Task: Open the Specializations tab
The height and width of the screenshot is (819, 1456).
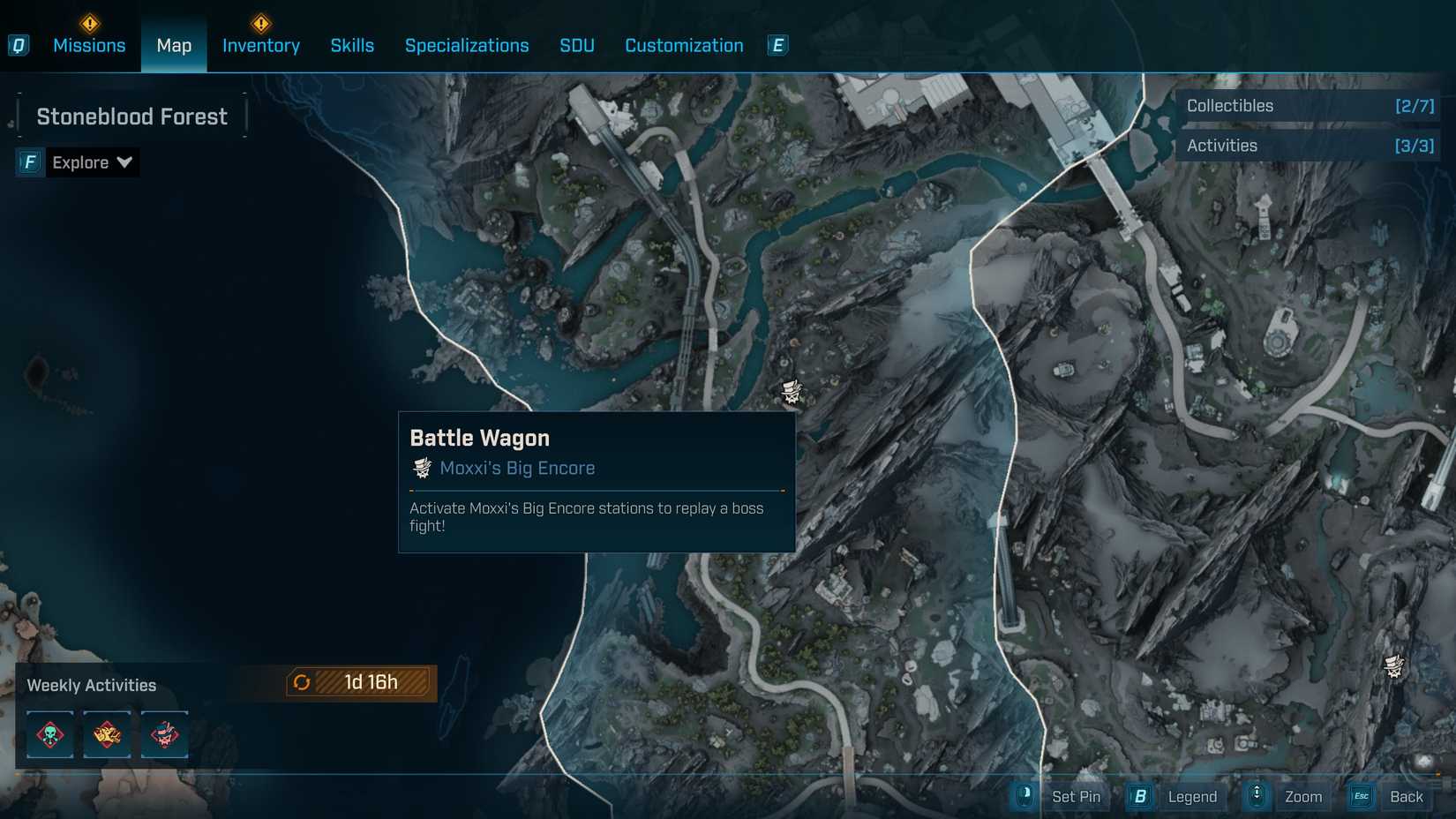Action: 467,45
